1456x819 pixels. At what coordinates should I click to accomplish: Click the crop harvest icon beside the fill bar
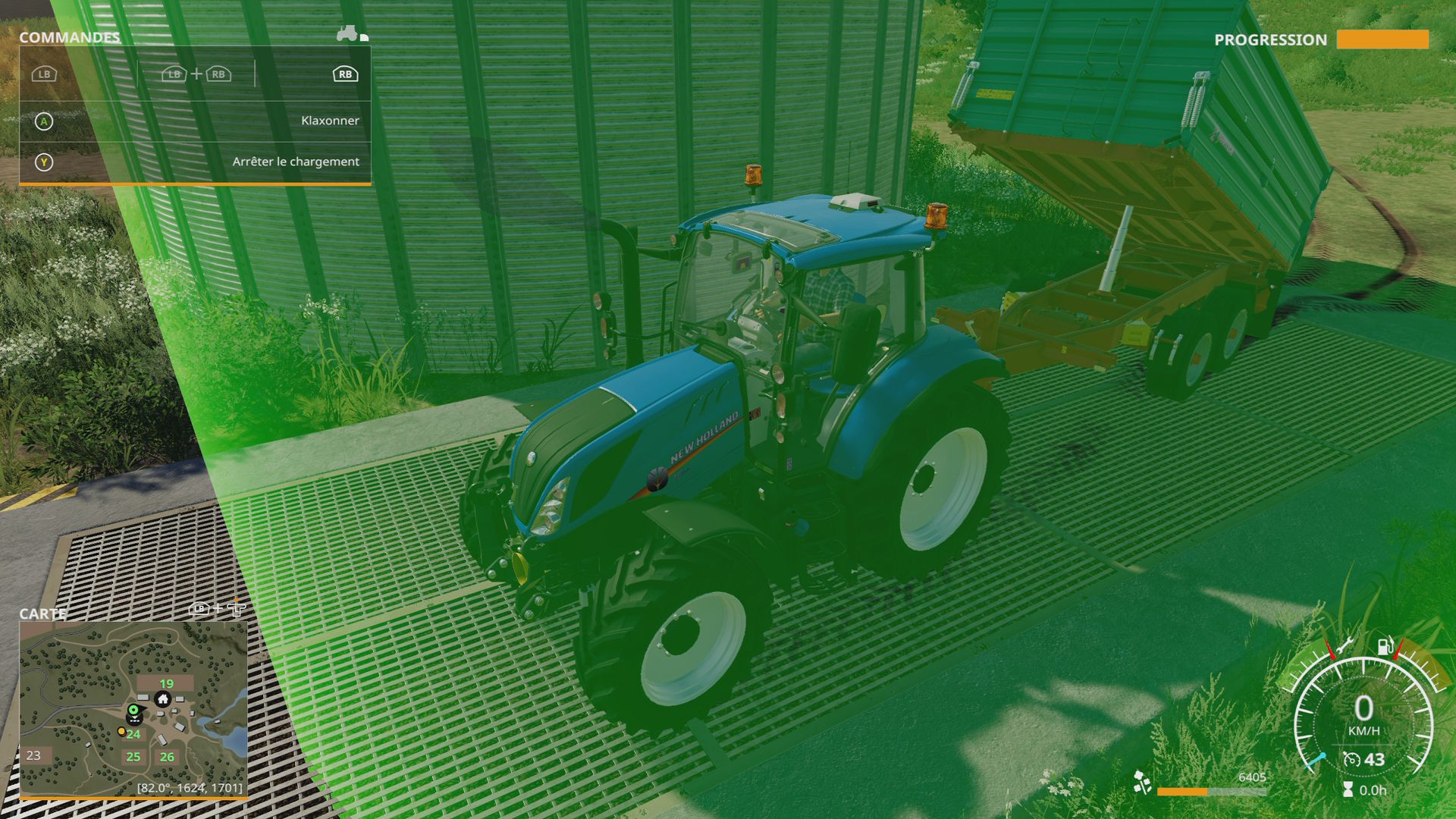coord(1142,783)
